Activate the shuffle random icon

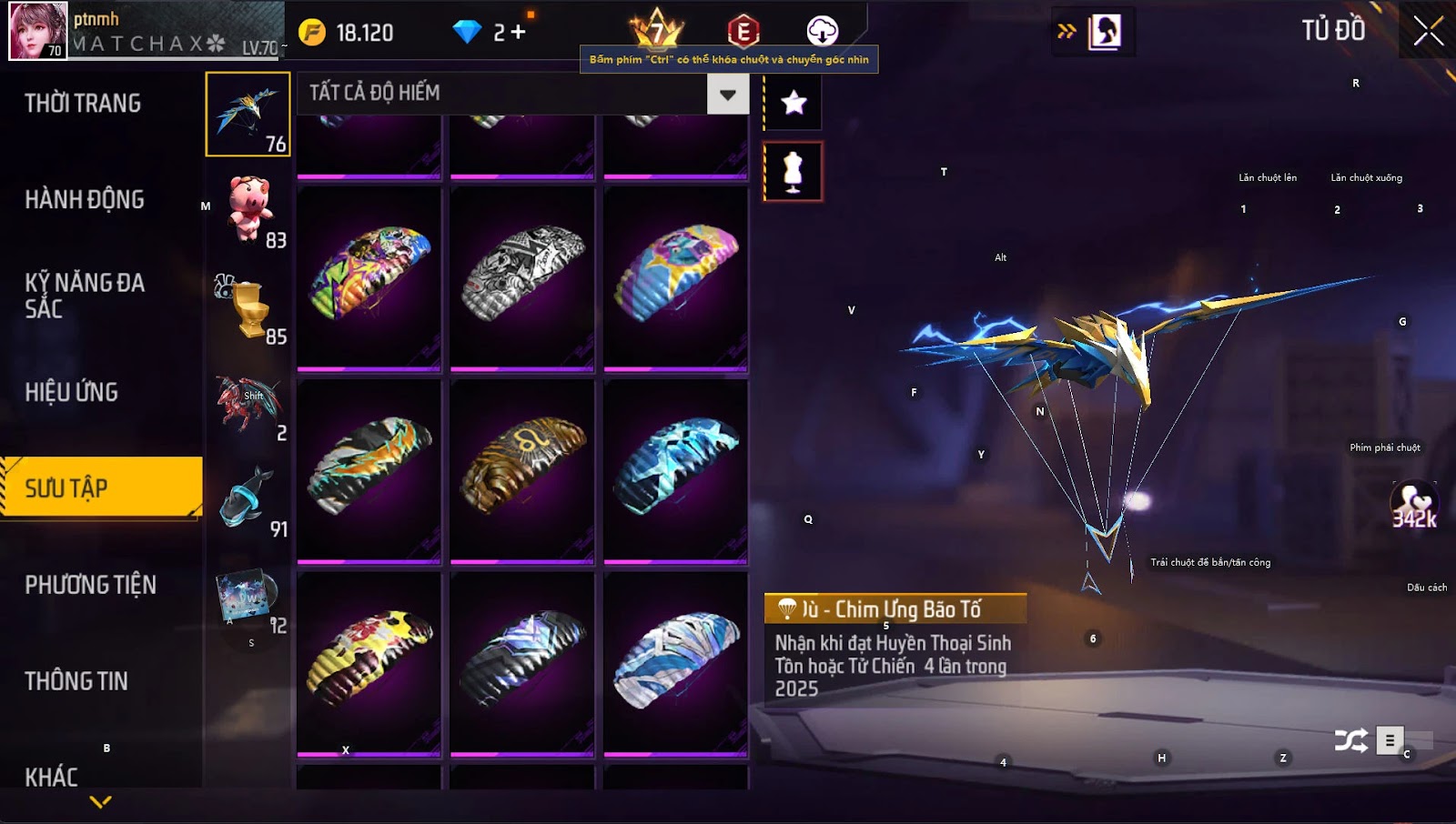1350,741
